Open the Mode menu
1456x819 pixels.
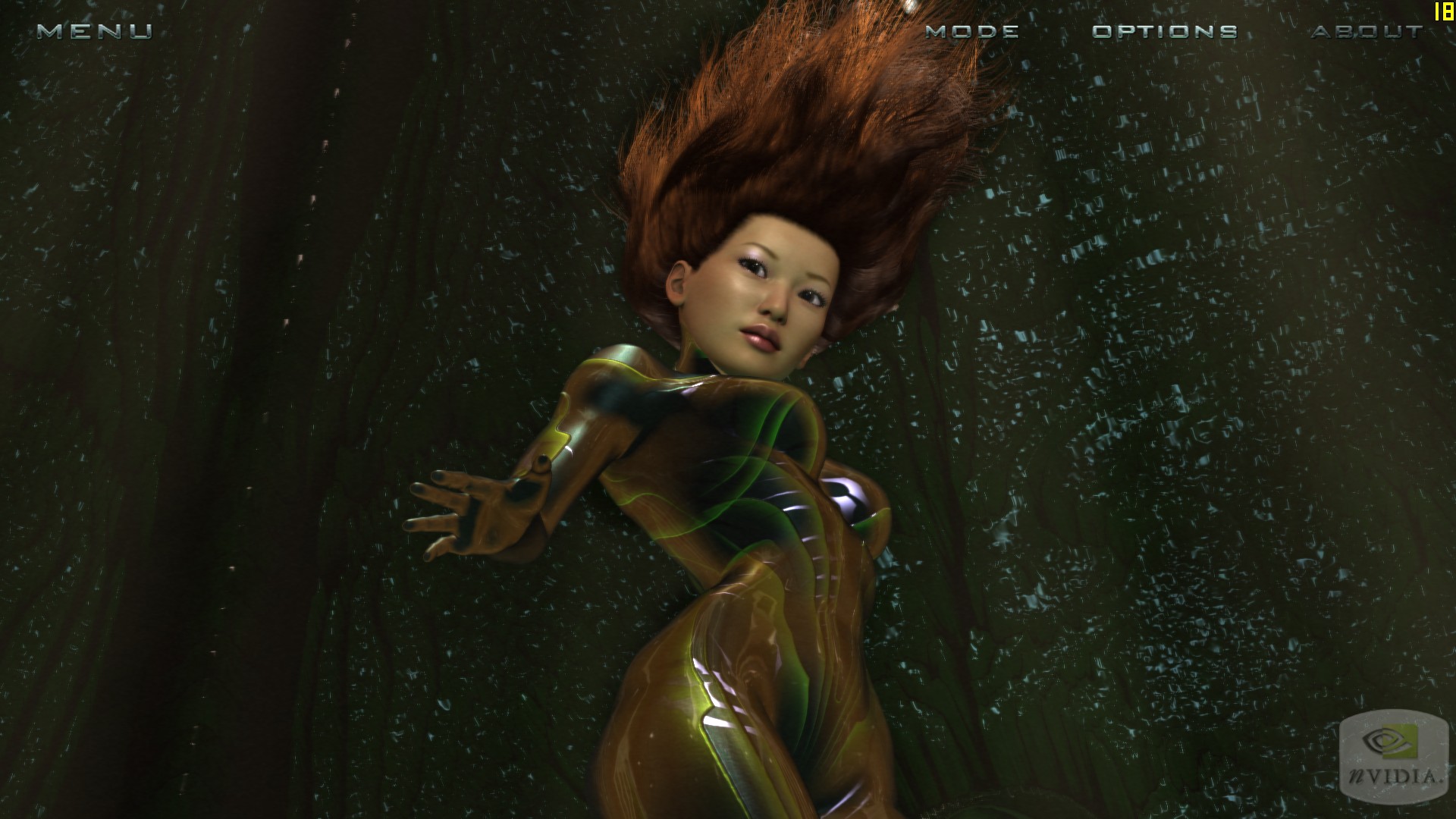[972, 31]
